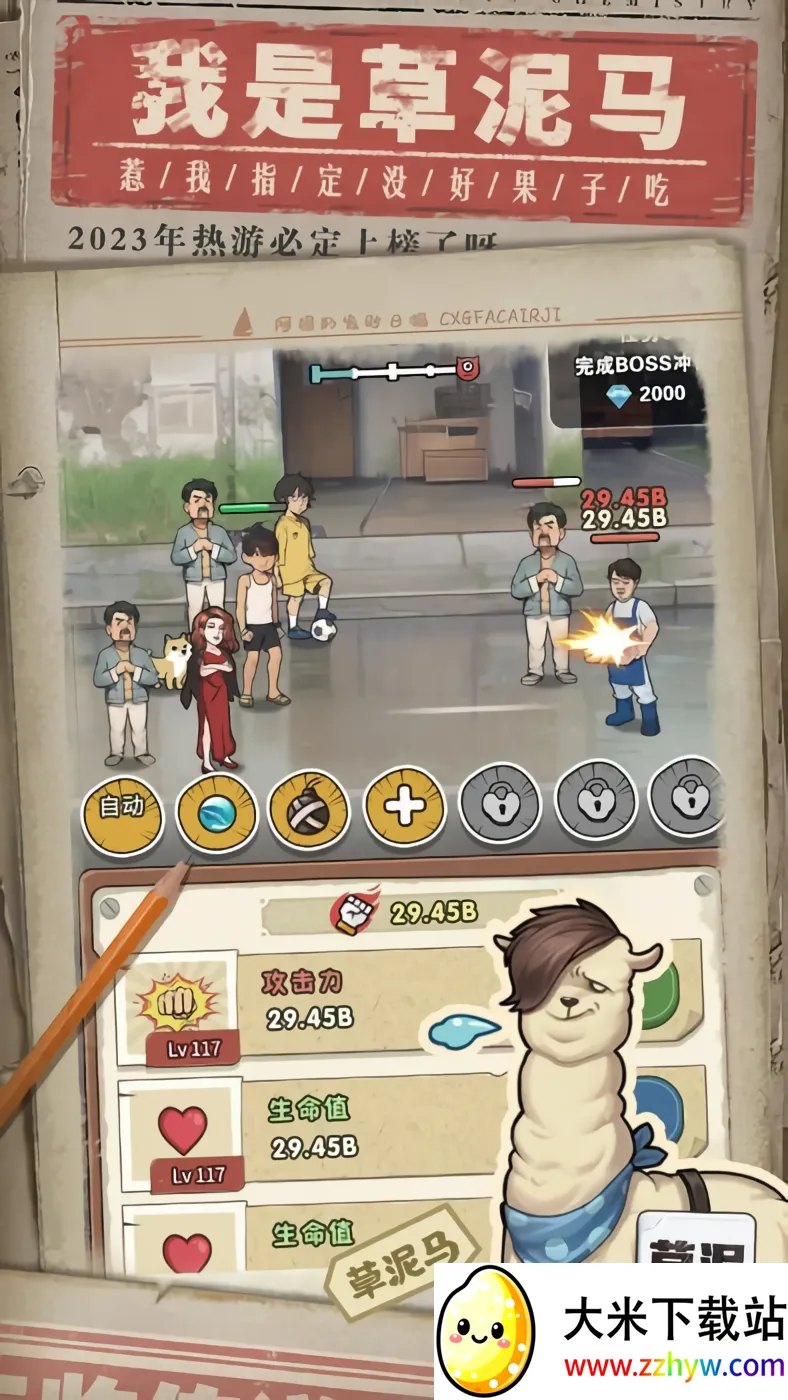788x1400 pixels.
Task: Tap the plus sign skill slot
Action: [404, 806]
